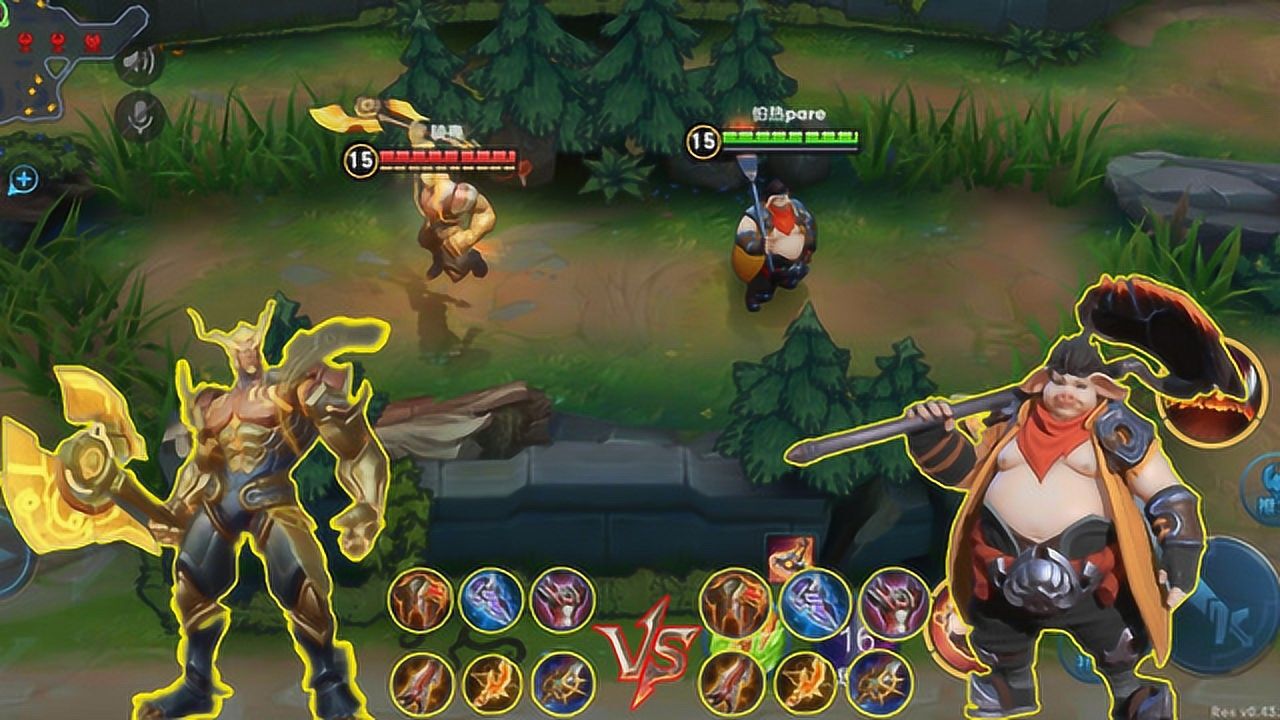Open the quick chat bubble with plus
Screen dimensions: 1280x720
click(x=22, y=181)
